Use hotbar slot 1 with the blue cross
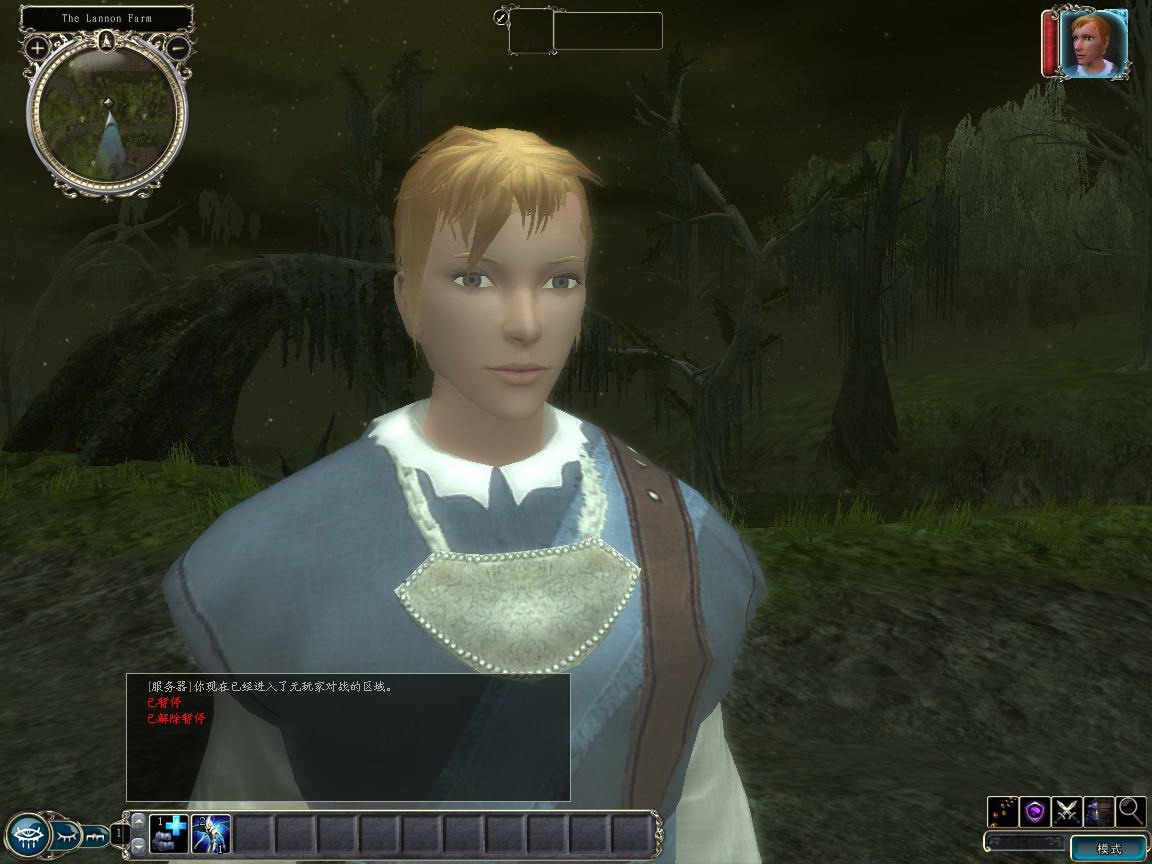 [169, 834]
